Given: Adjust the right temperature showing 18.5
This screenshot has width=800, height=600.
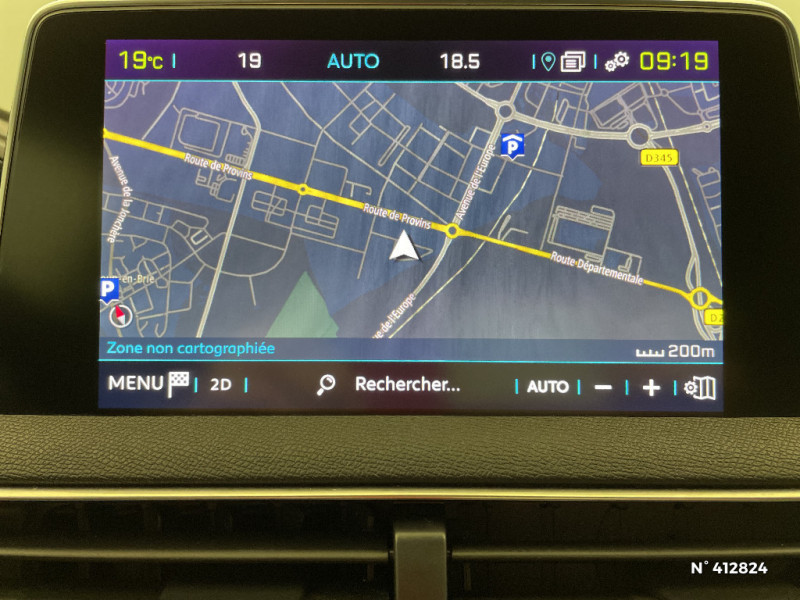Looking at the screenshot, I should click(459, 61).
